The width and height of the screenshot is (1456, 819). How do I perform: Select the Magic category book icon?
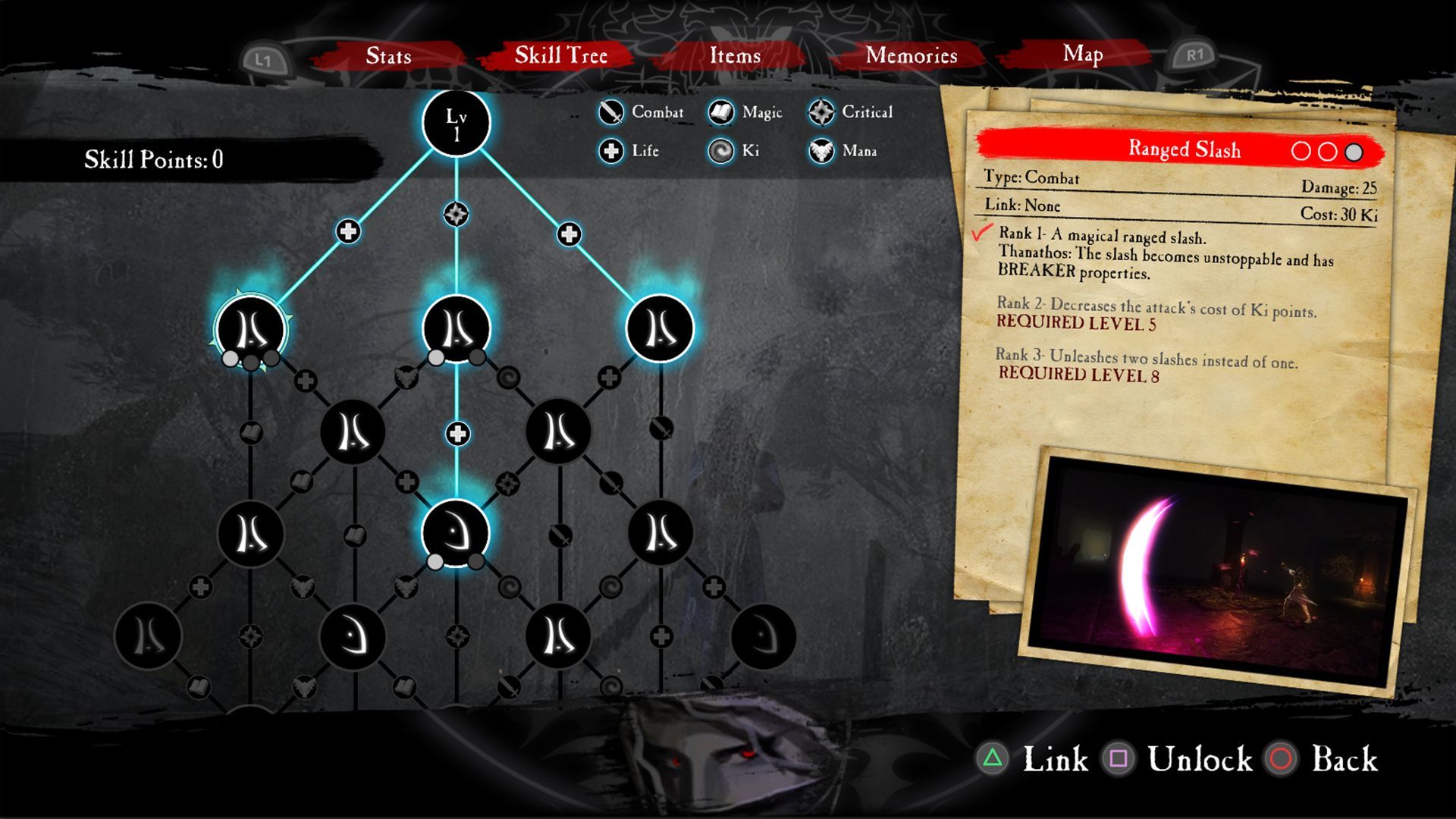pos(720,111)
